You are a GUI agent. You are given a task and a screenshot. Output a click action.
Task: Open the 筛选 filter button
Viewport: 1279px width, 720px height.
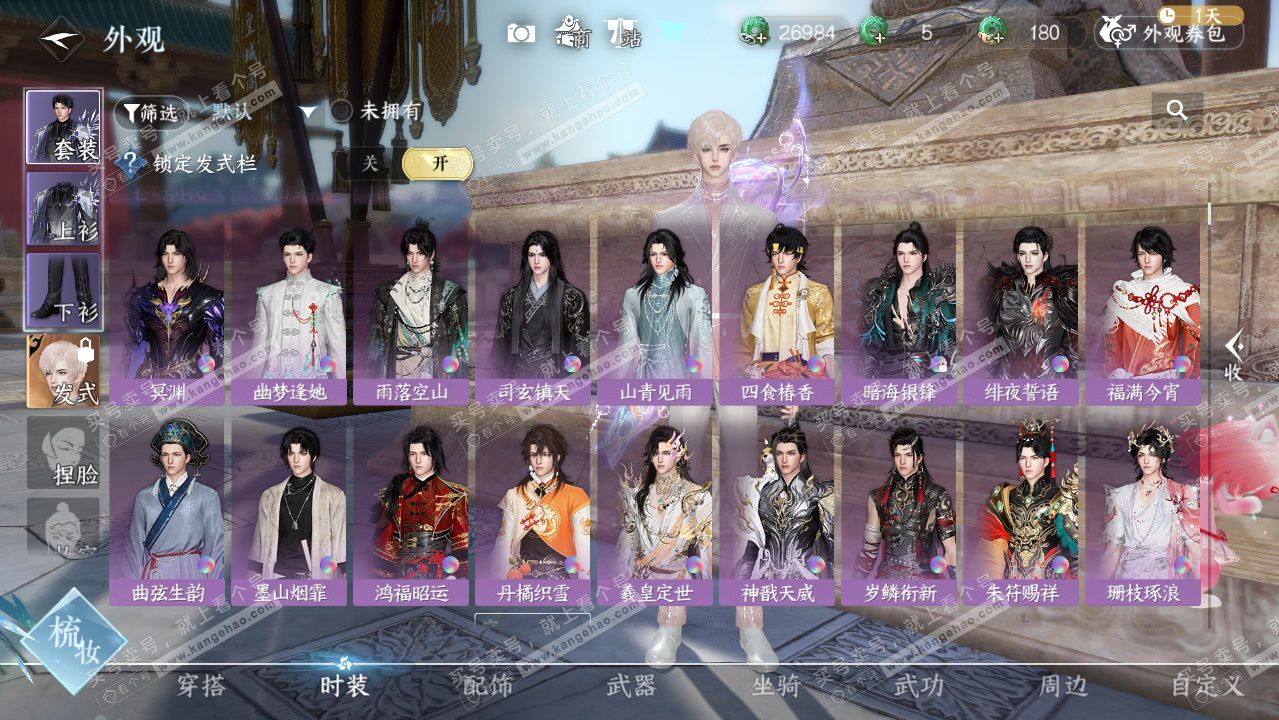coord(150,113)
